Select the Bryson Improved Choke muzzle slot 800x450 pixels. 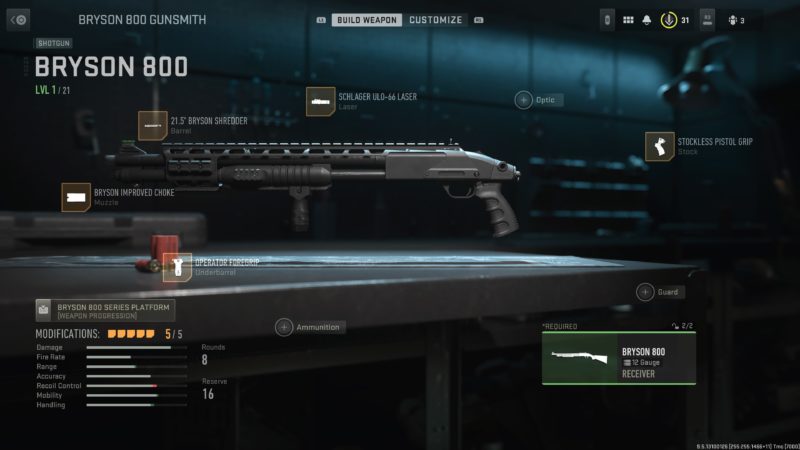click(76, 197)
